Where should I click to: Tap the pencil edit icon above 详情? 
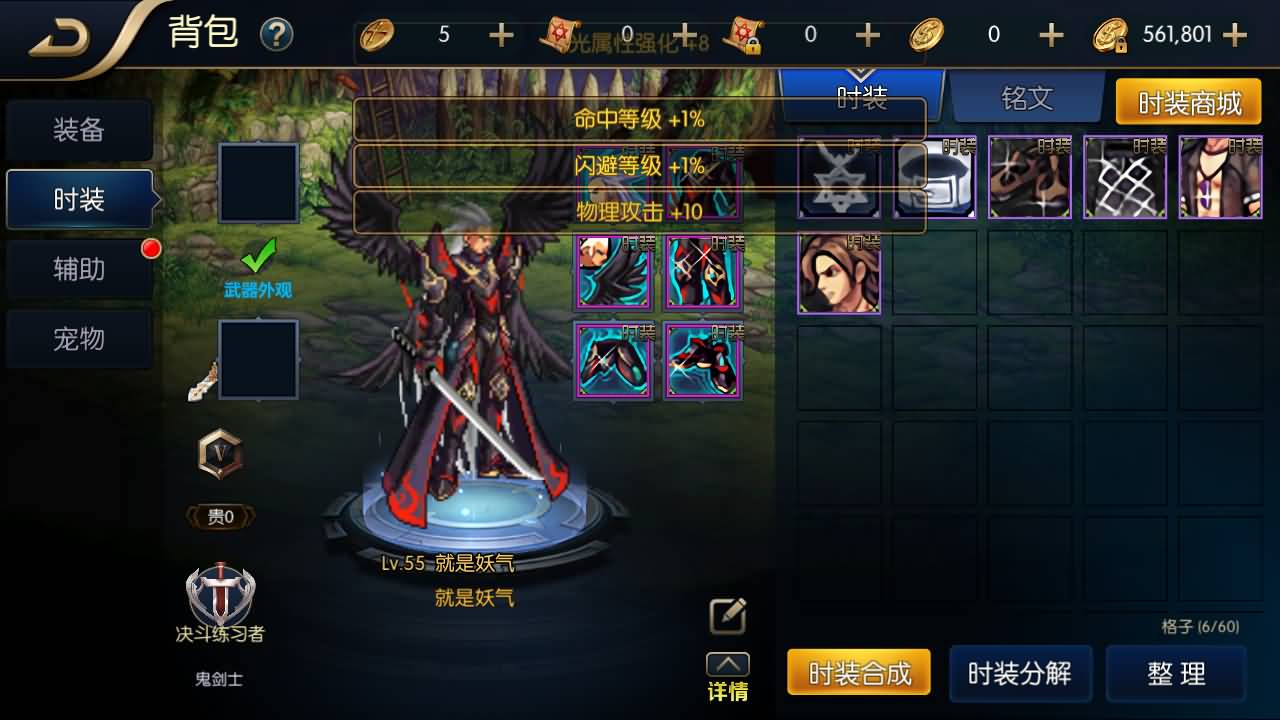pos(727,615)
